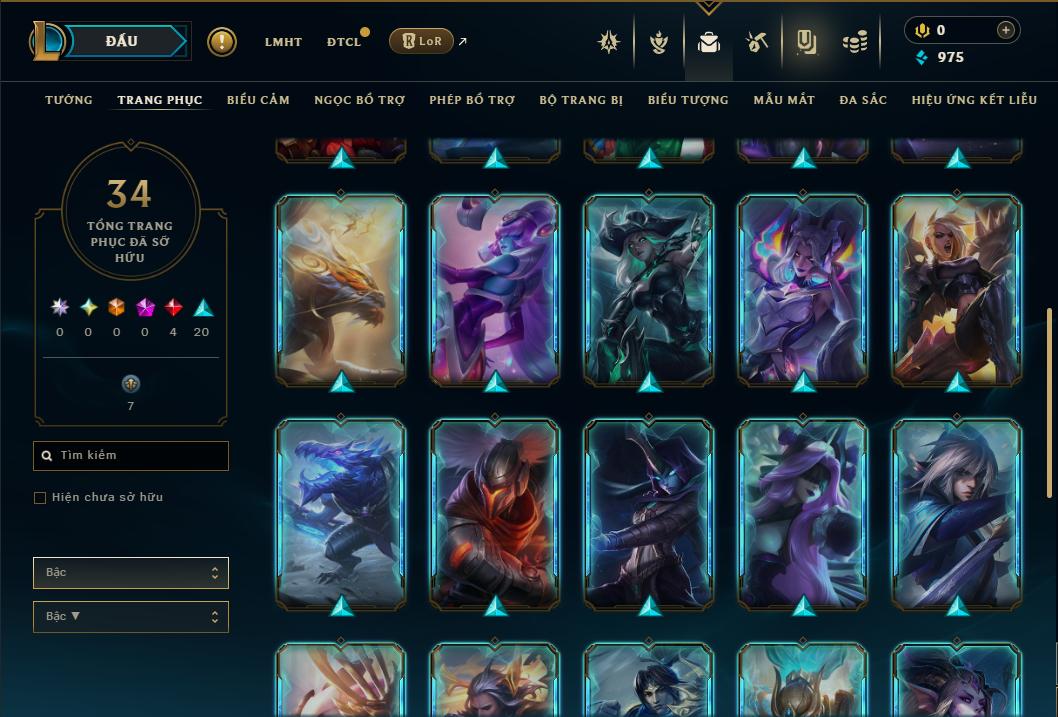This screenshot has height=717, width=1058.
Task: Open the NGỌC BỔ TRỢ tab
Action: point(359,100)
